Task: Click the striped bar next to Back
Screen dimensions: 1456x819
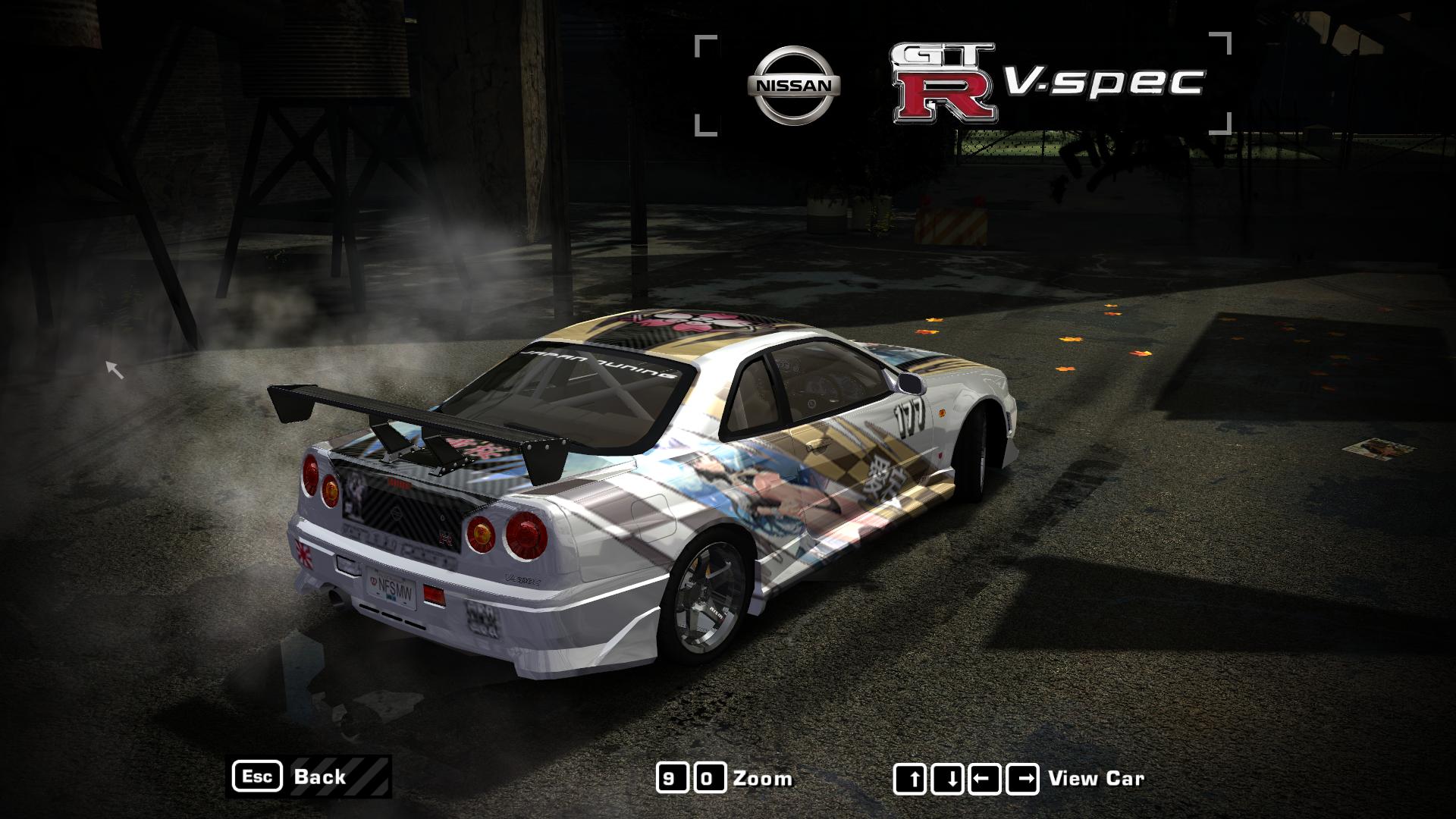Action: (x=369, y=777)
